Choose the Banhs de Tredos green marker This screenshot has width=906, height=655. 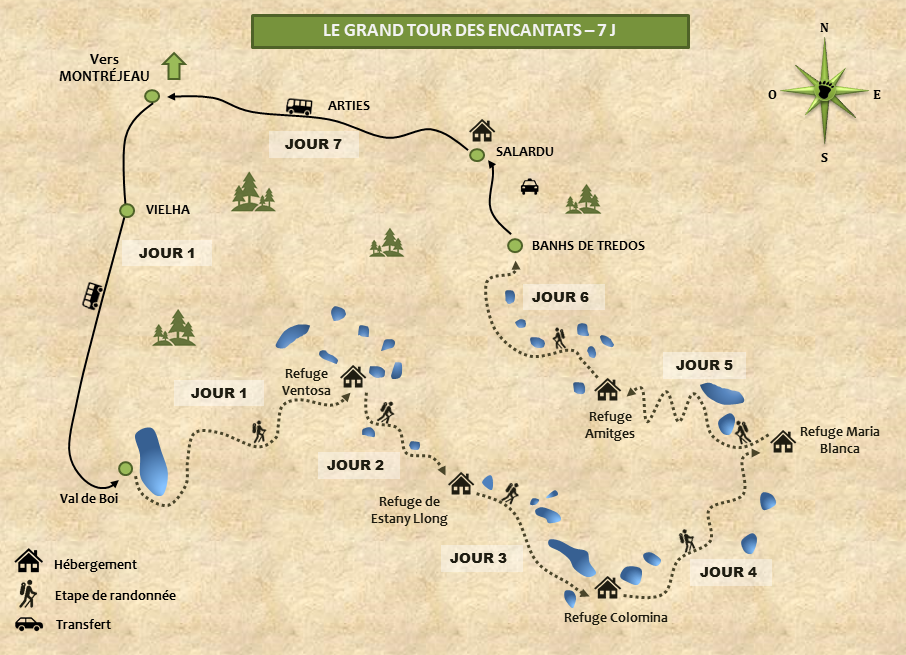tap(515, 246)
